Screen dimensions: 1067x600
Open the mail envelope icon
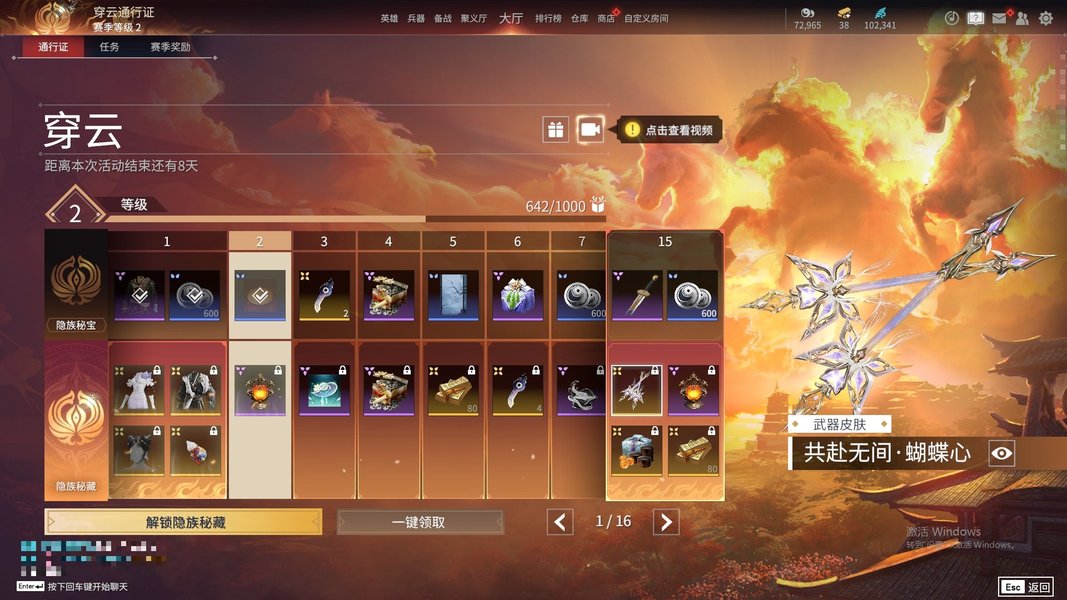click(999, 18)
